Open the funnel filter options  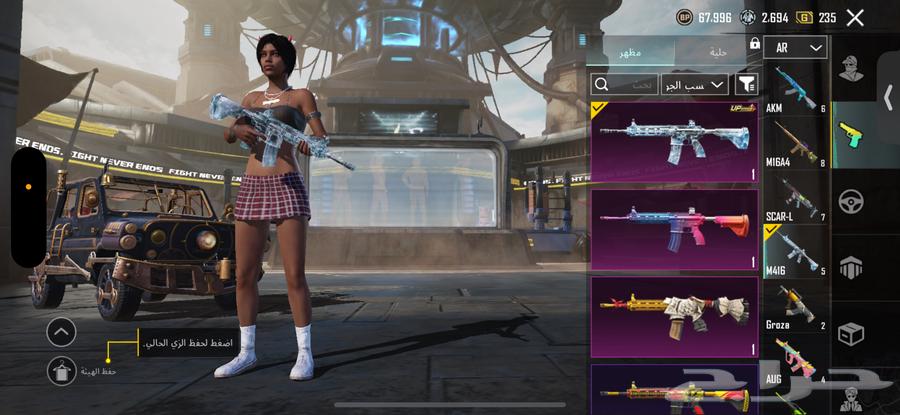[746, 84]
